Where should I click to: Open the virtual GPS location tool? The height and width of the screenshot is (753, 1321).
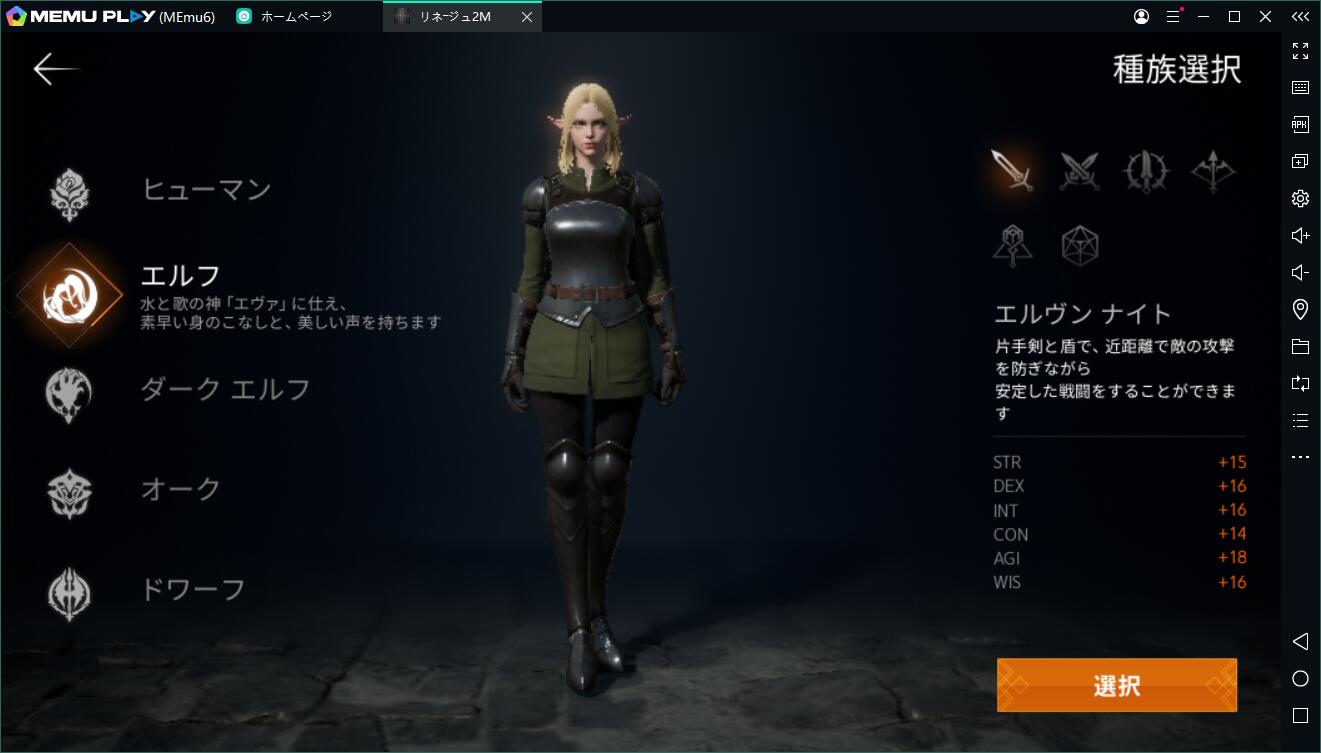pos(1300,309)
